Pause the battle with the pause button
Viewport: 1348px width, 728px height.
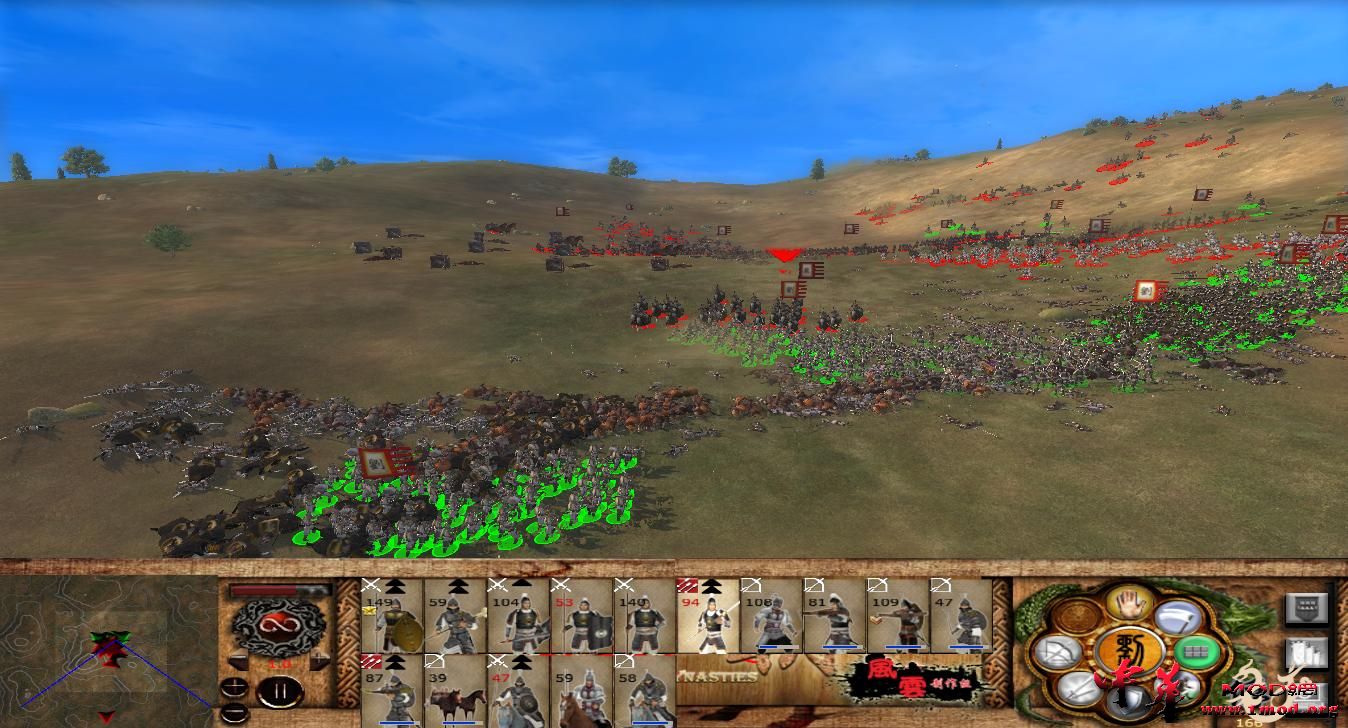pos(279,689)
